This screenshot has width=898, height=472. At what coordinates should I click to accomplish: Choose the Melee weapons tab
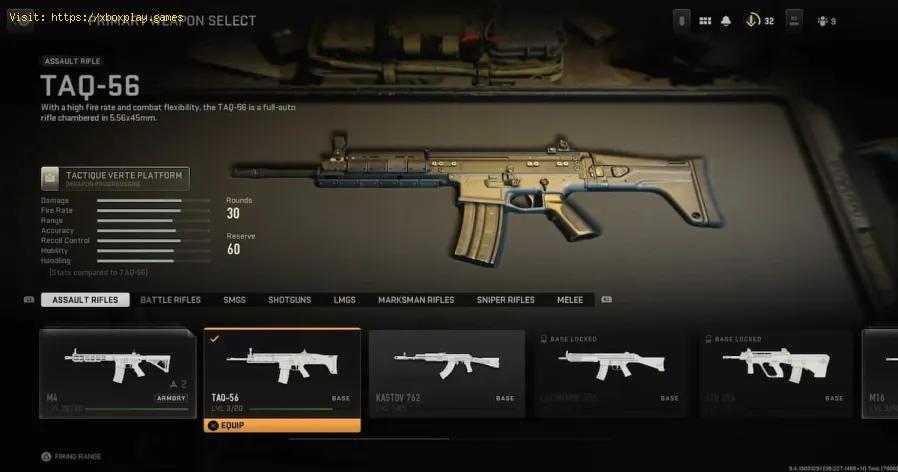(572, 300)
